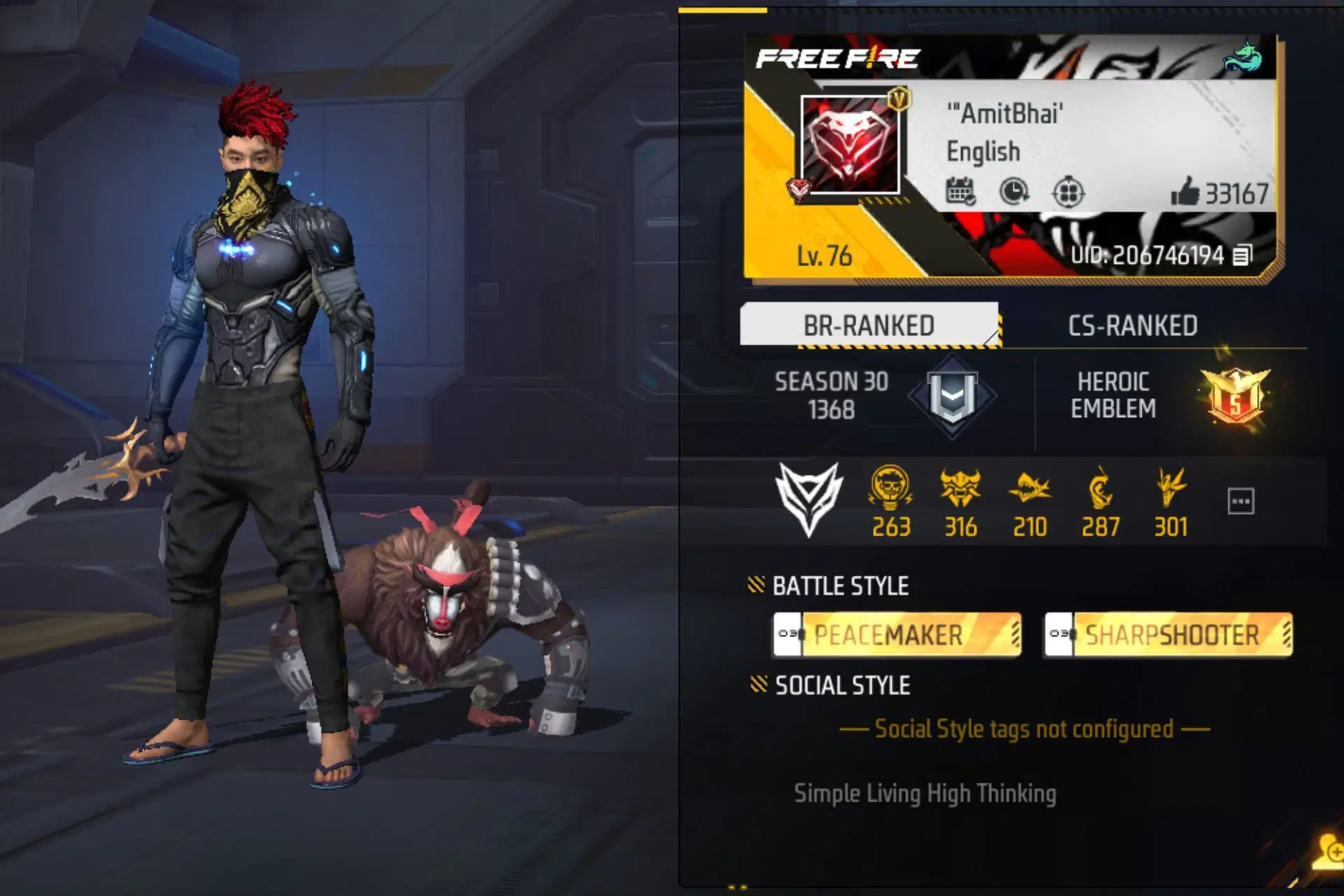This screenshot has width=1344, height=896.
Task: Click the clock icon on the profile card
Action: 1014,191
